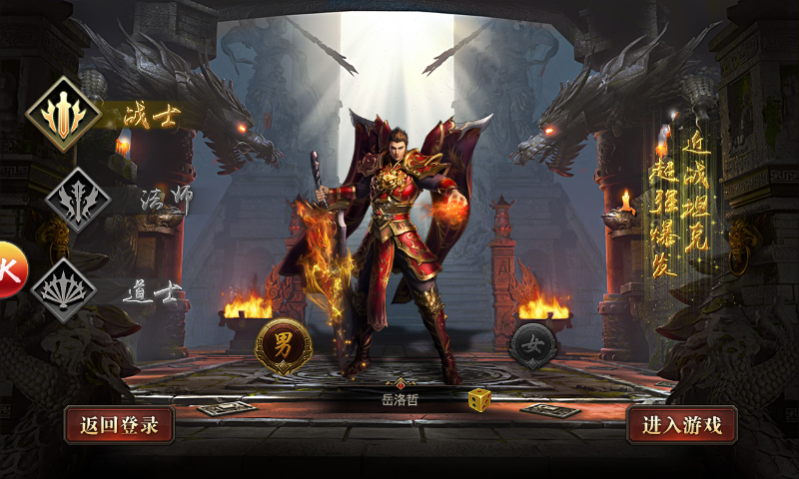799x479 pixels.
Task: Click 返回登录 to return to login
Action: 119,425
